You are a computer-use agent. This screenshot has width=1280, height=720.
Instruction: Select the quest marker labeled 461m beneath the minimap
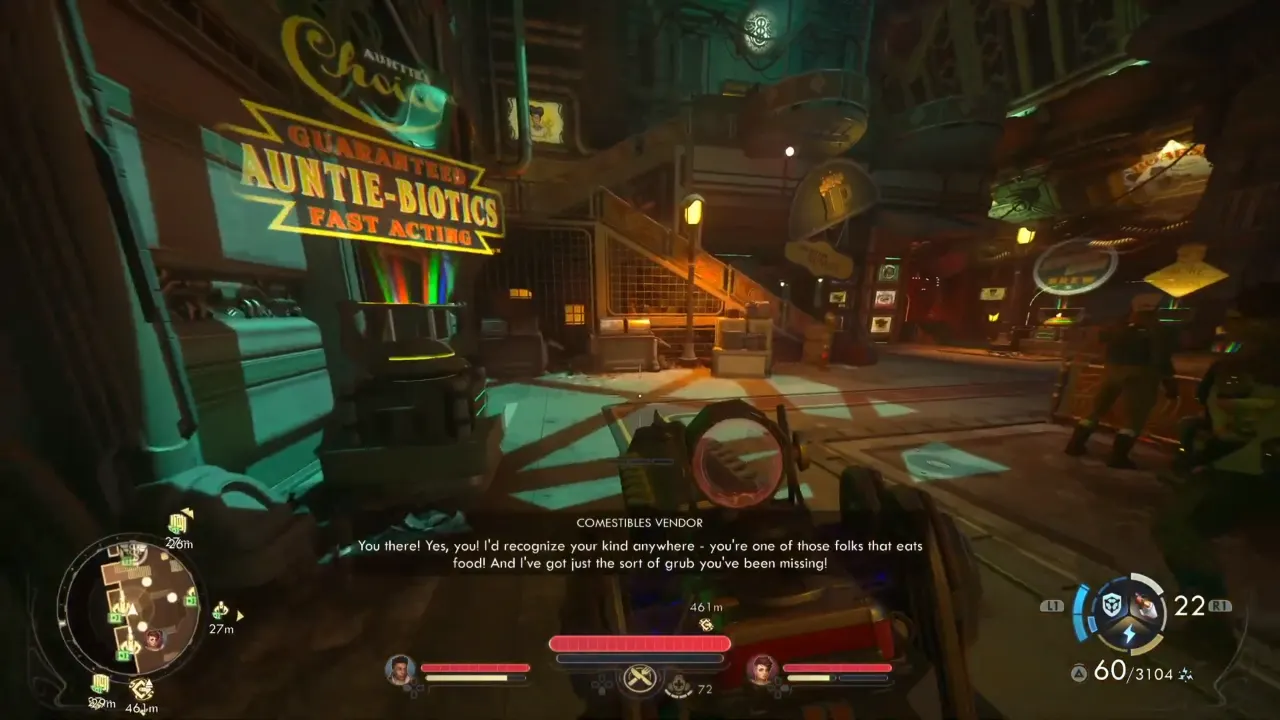141,689
